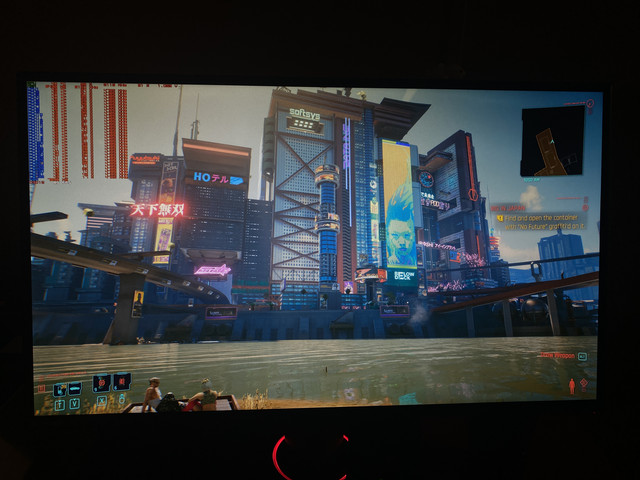The width and height of the screenshot is (640, 480).
Task: Click the red diamond icon beside the figure
Action: click(586, 382)
